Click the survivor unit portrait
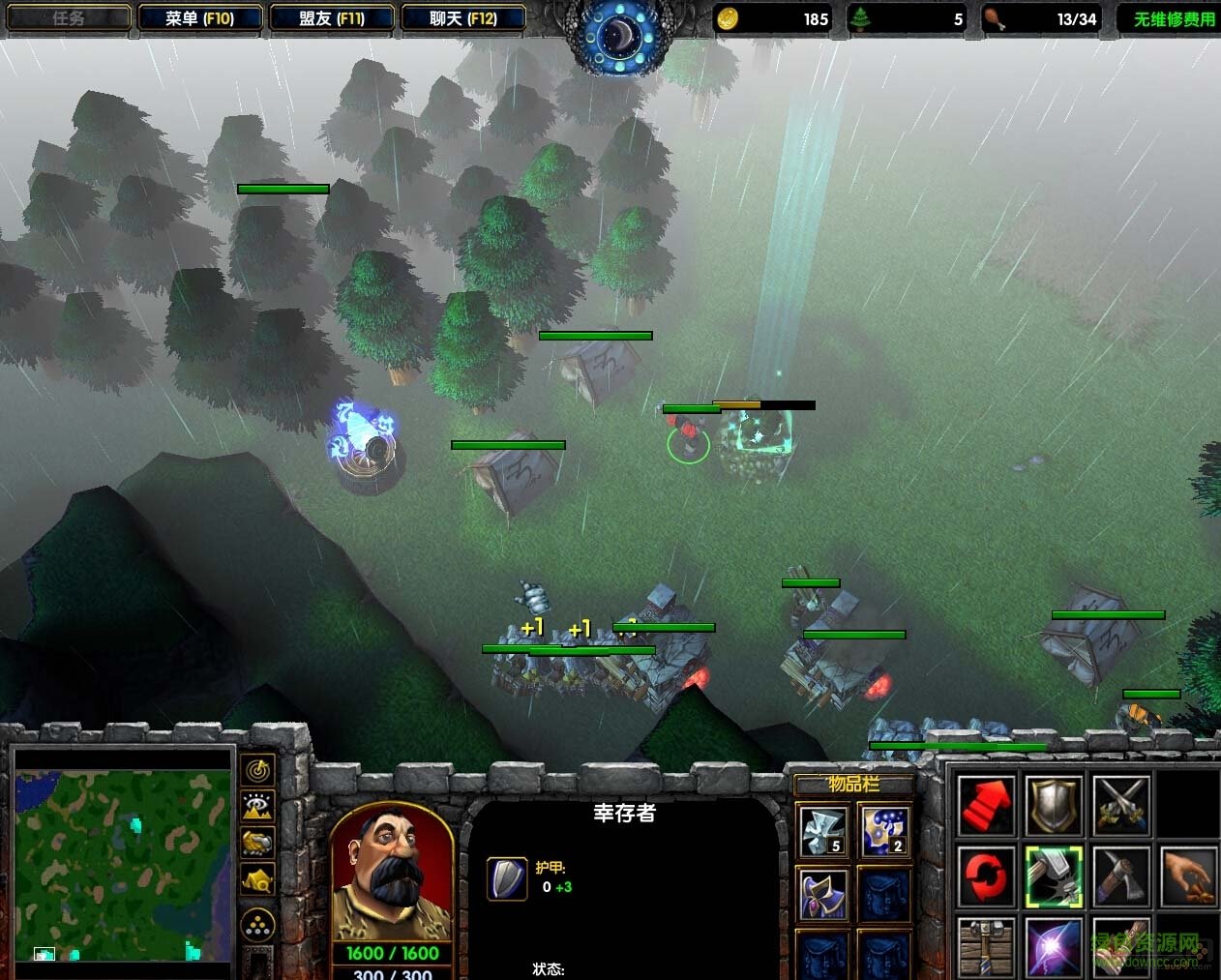Image resolution: width=1221 pixels, height=980 pixels. click(392, 874)
